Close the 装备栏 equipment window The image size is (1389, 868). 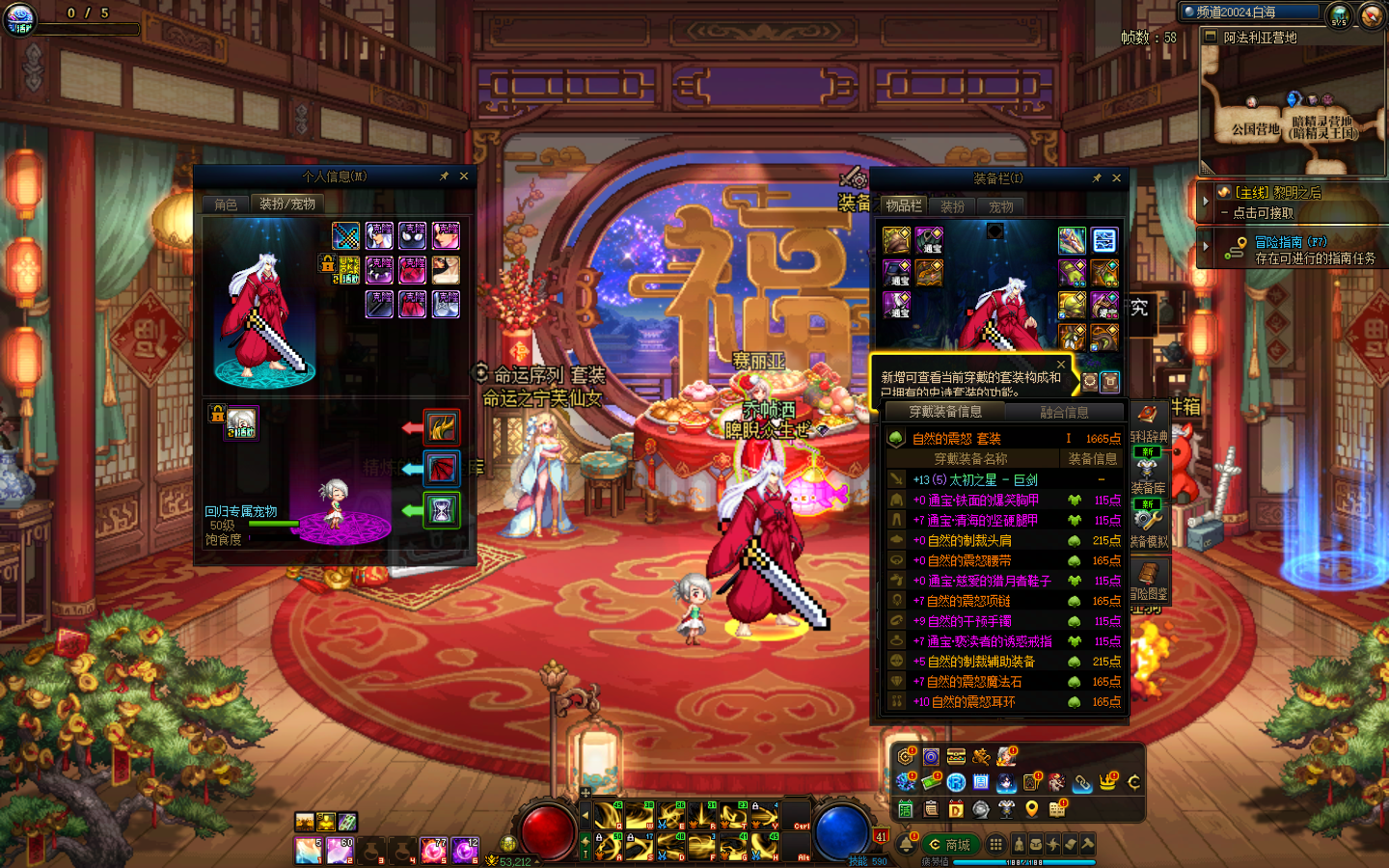pos(1116,178)
